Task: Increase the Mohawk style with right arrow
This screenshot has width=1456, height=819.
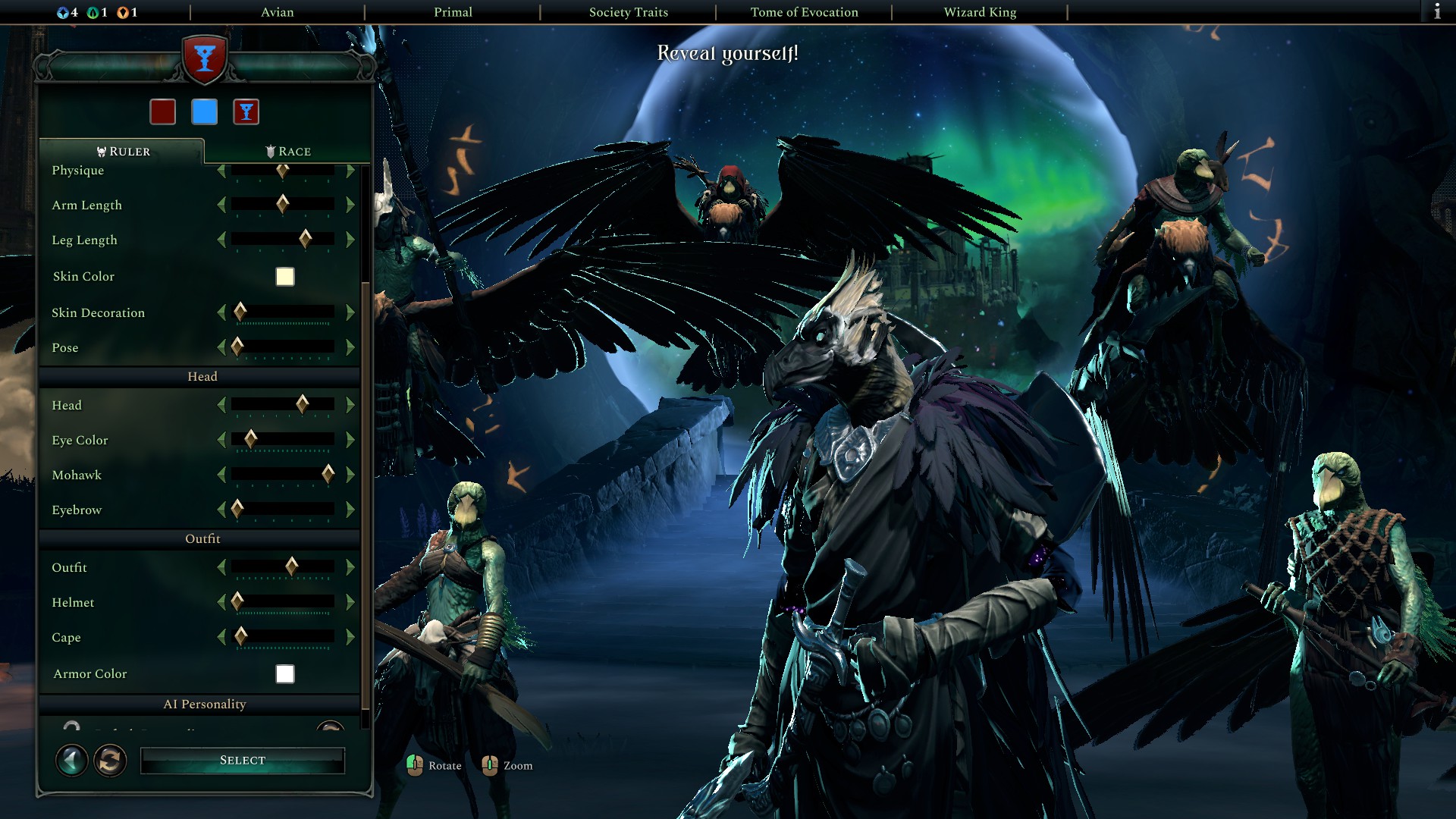Action: 350,475
